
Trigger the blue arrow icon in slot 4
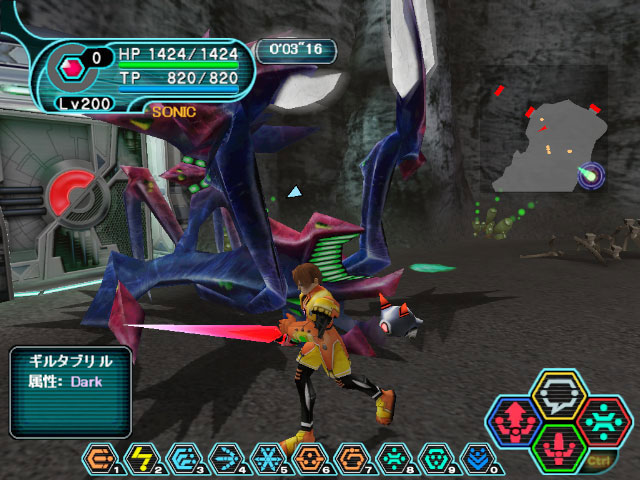point(226,459)
